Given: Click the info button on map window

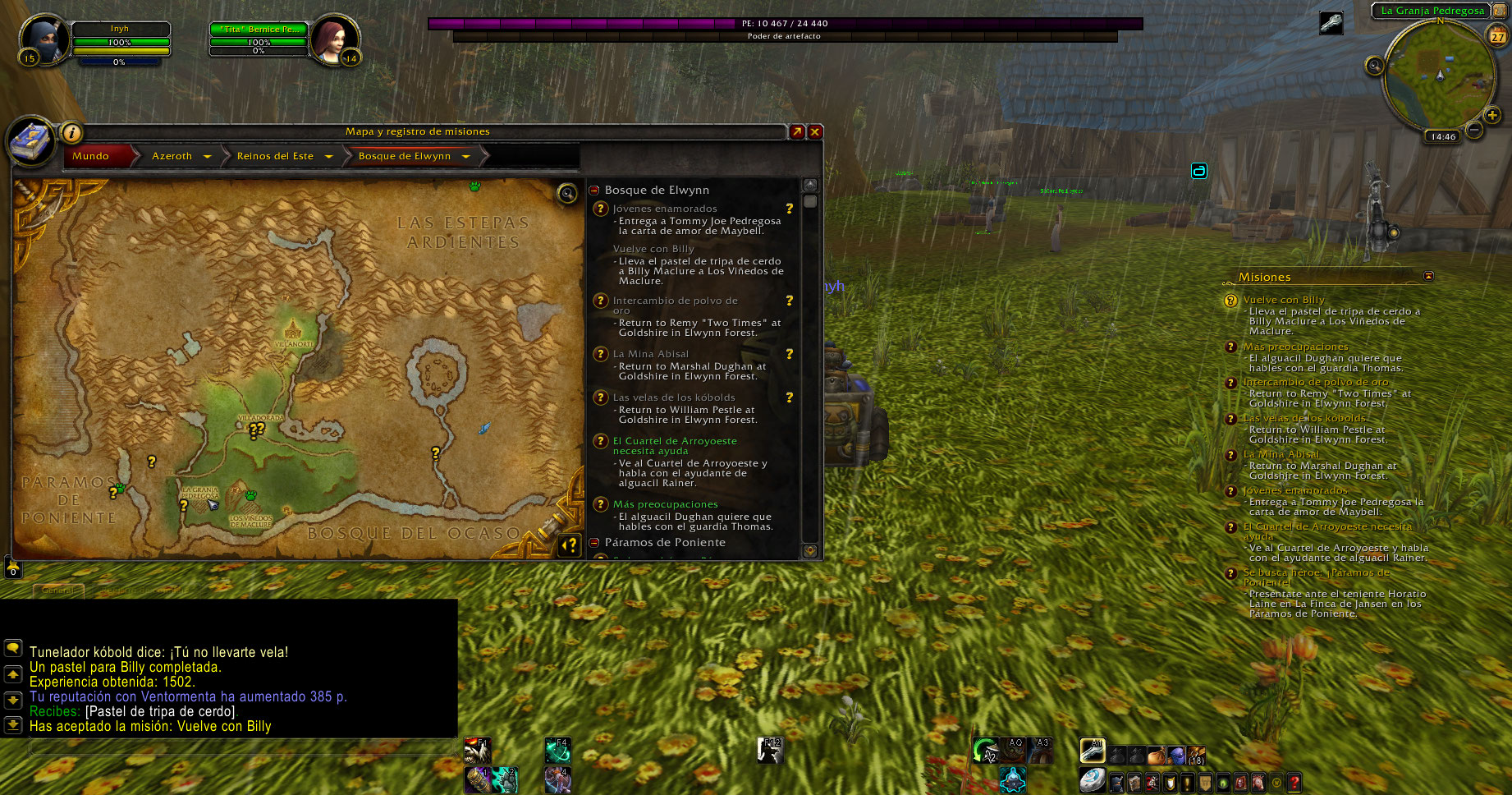Looking at the screenshot, I should point(72,132).
